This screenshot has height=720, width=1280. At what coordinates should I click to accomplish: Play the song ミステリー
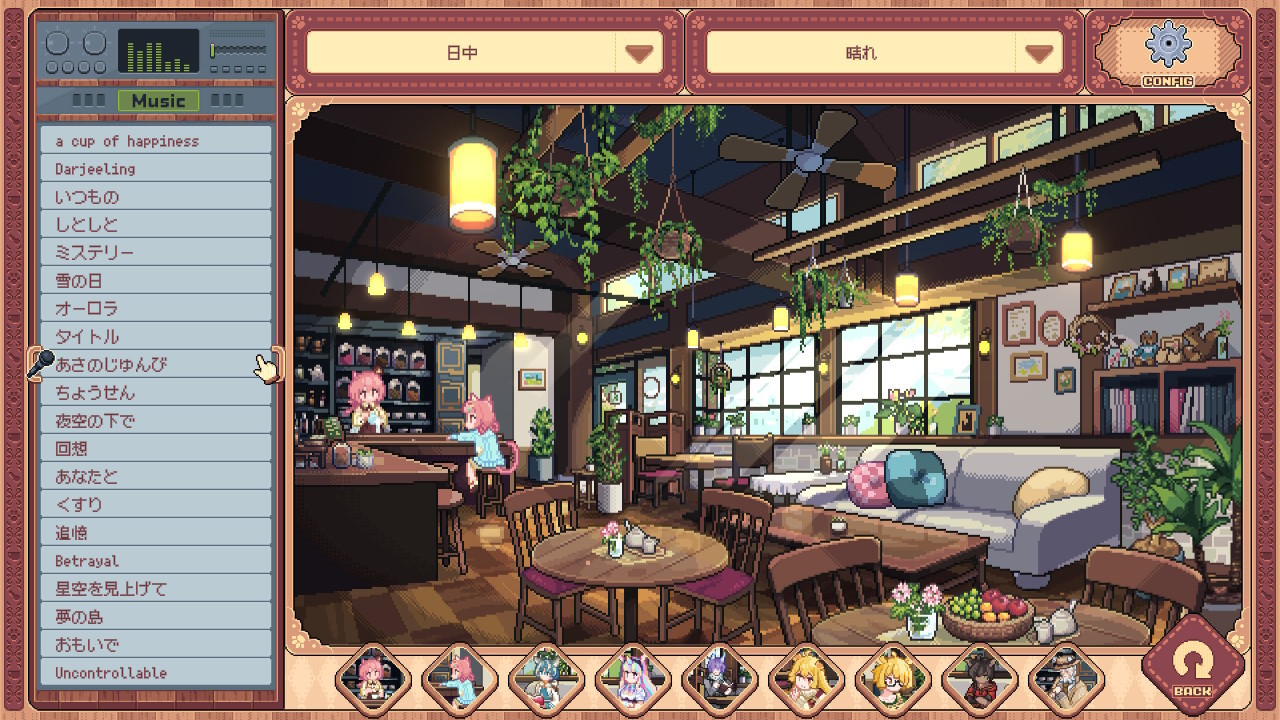(156, 253)
